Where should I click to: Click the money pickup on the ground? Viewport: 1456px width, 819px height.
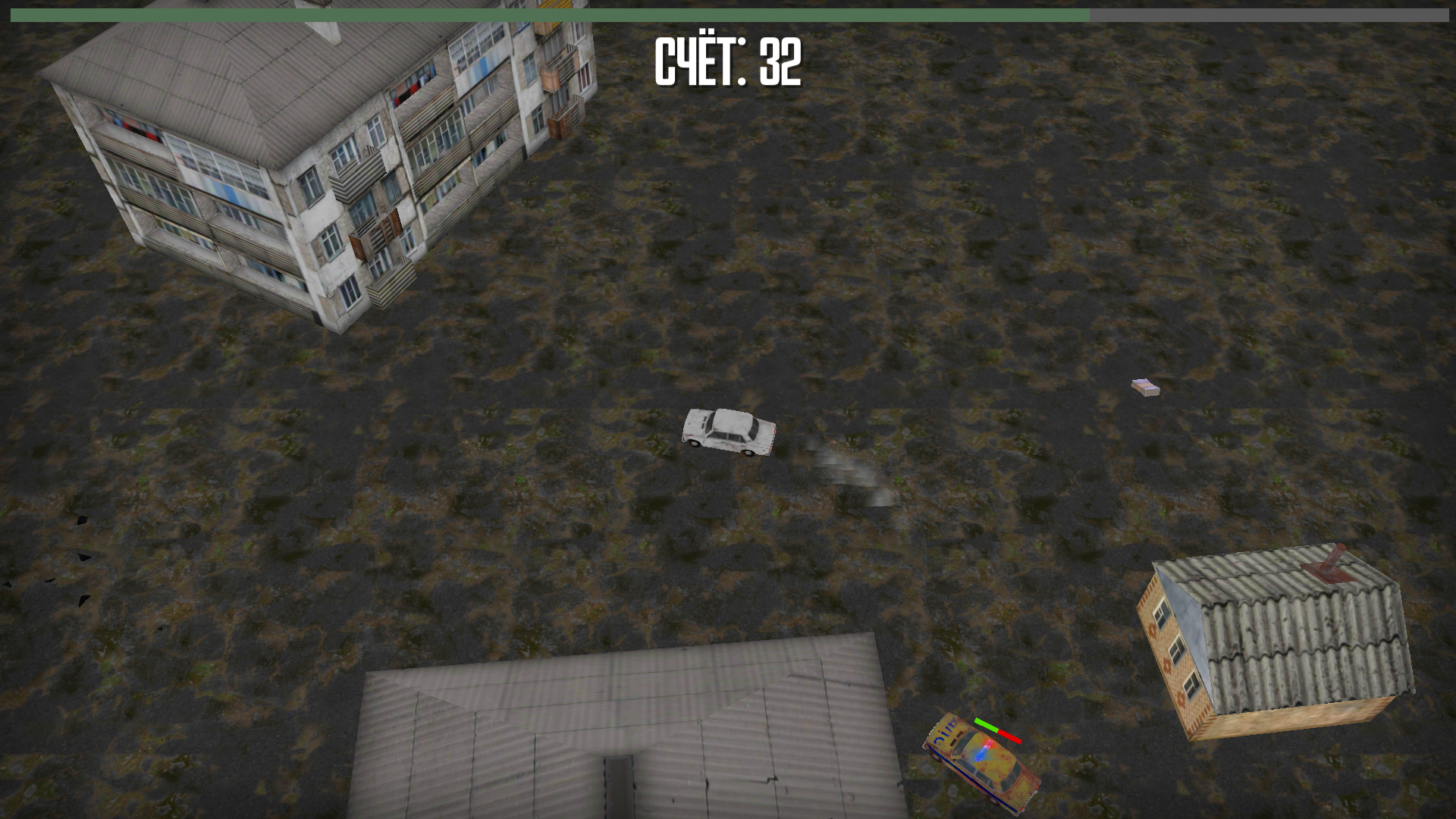[1145, 388]
